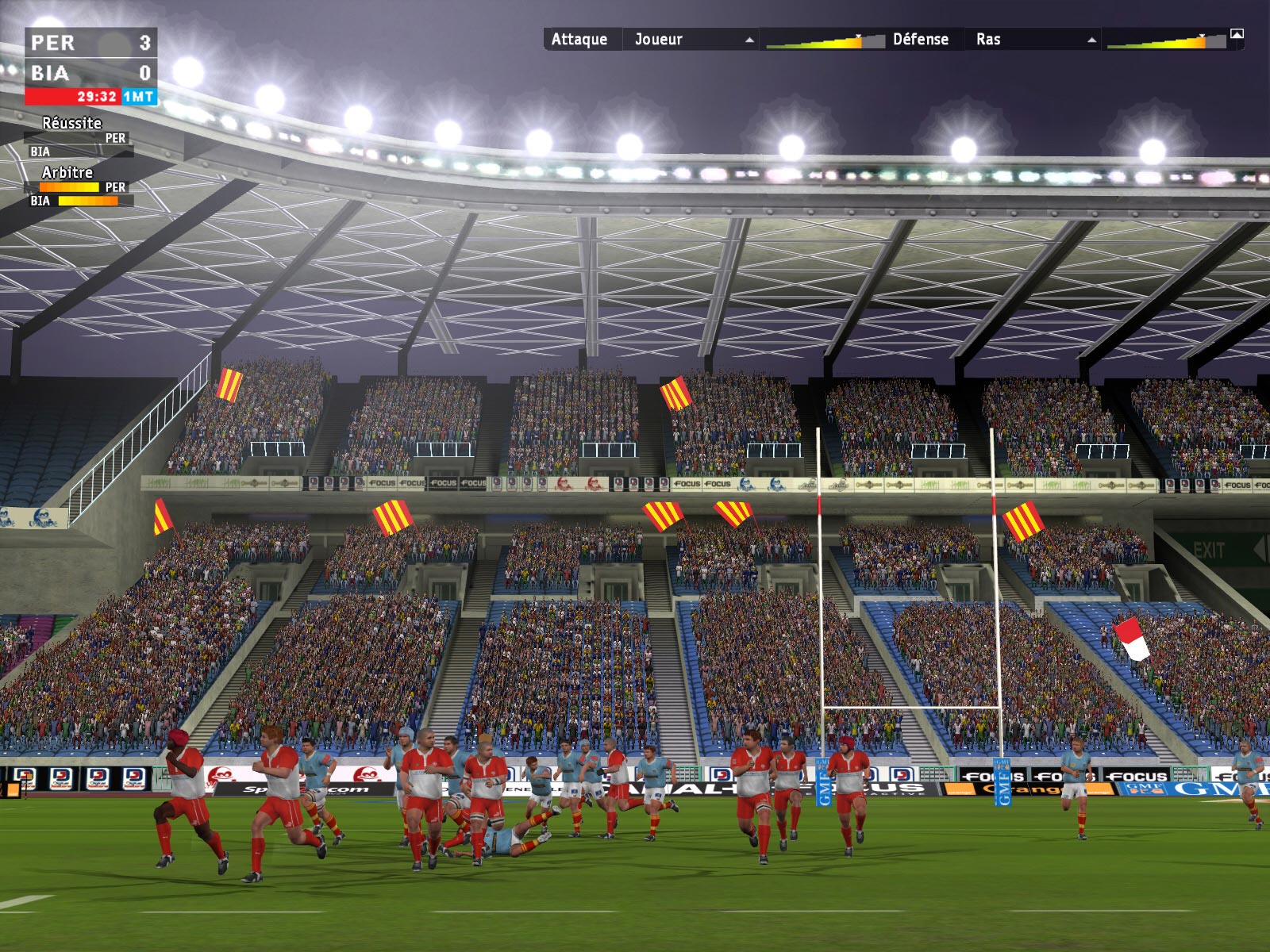Collapse the tactics bar with the corner arrow
The width and height of the screenshot is (1270, 952).
click(1237, 34)
